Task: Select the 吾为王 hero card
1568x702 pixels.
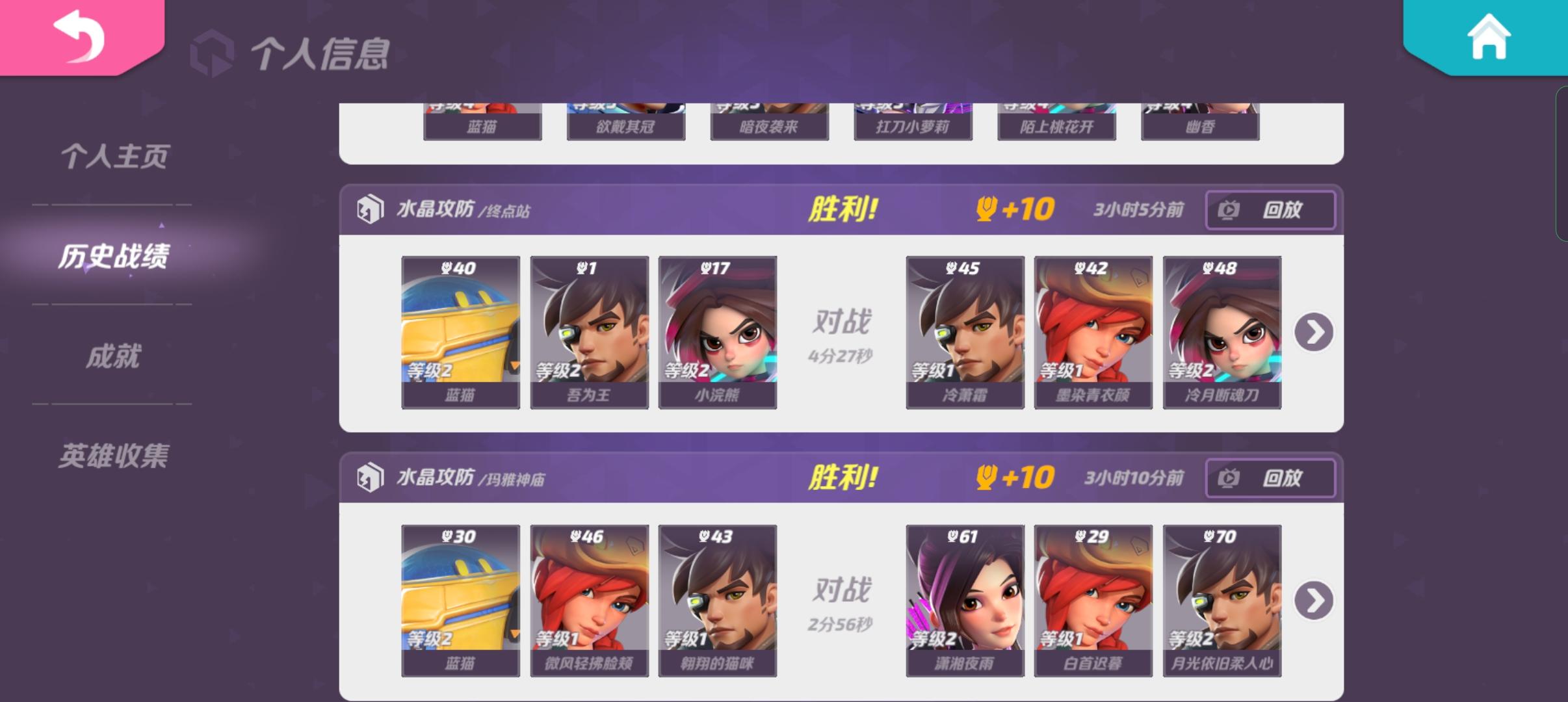Action: (588, 331)
